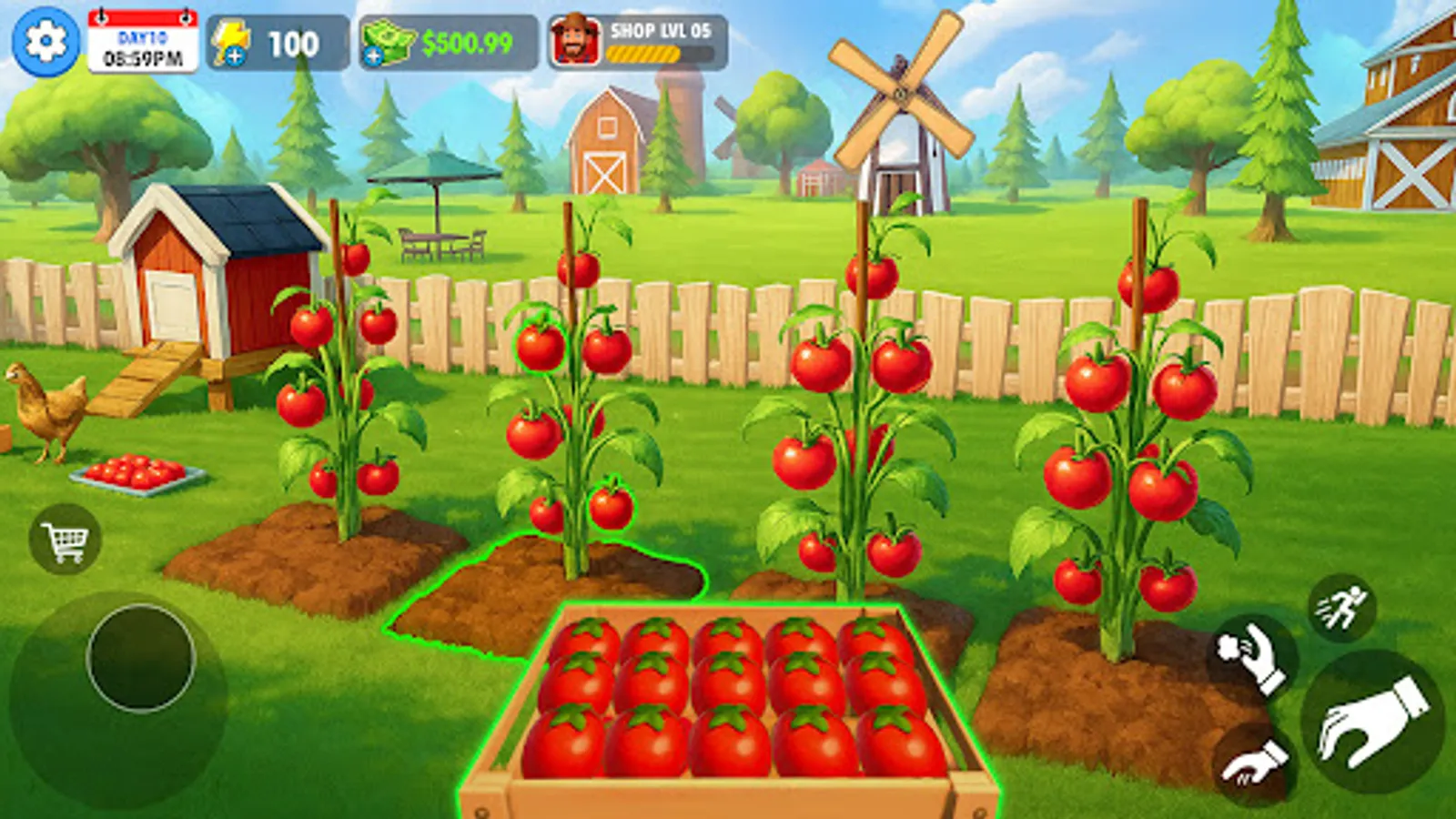This screenshot has width=1456, height=819.
Task: Expand the energy counter showing 100
Action: pyautogui.click(x=291, y=40)
